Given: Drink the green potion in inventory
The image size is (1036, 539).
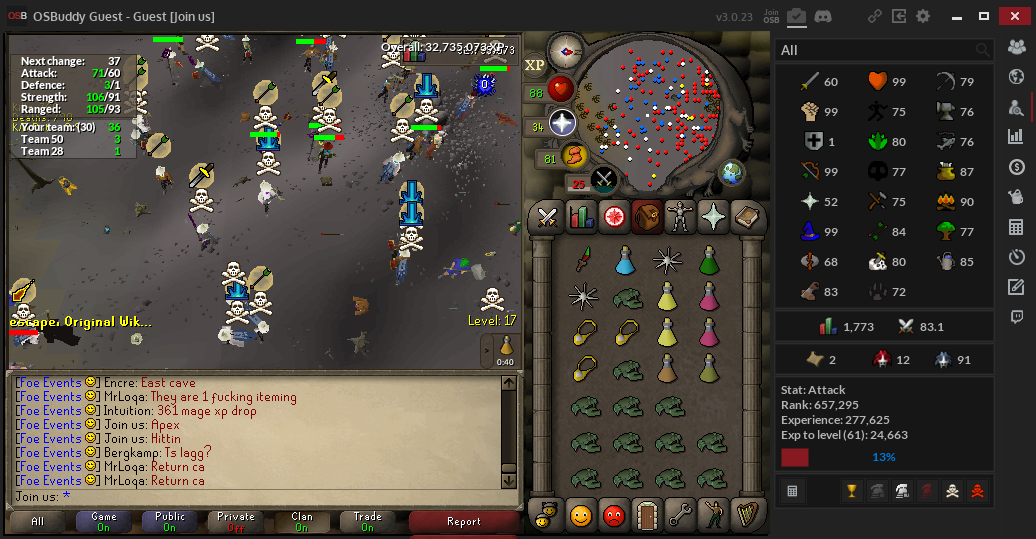Looking at the screenshot, I should pos(709,261).
